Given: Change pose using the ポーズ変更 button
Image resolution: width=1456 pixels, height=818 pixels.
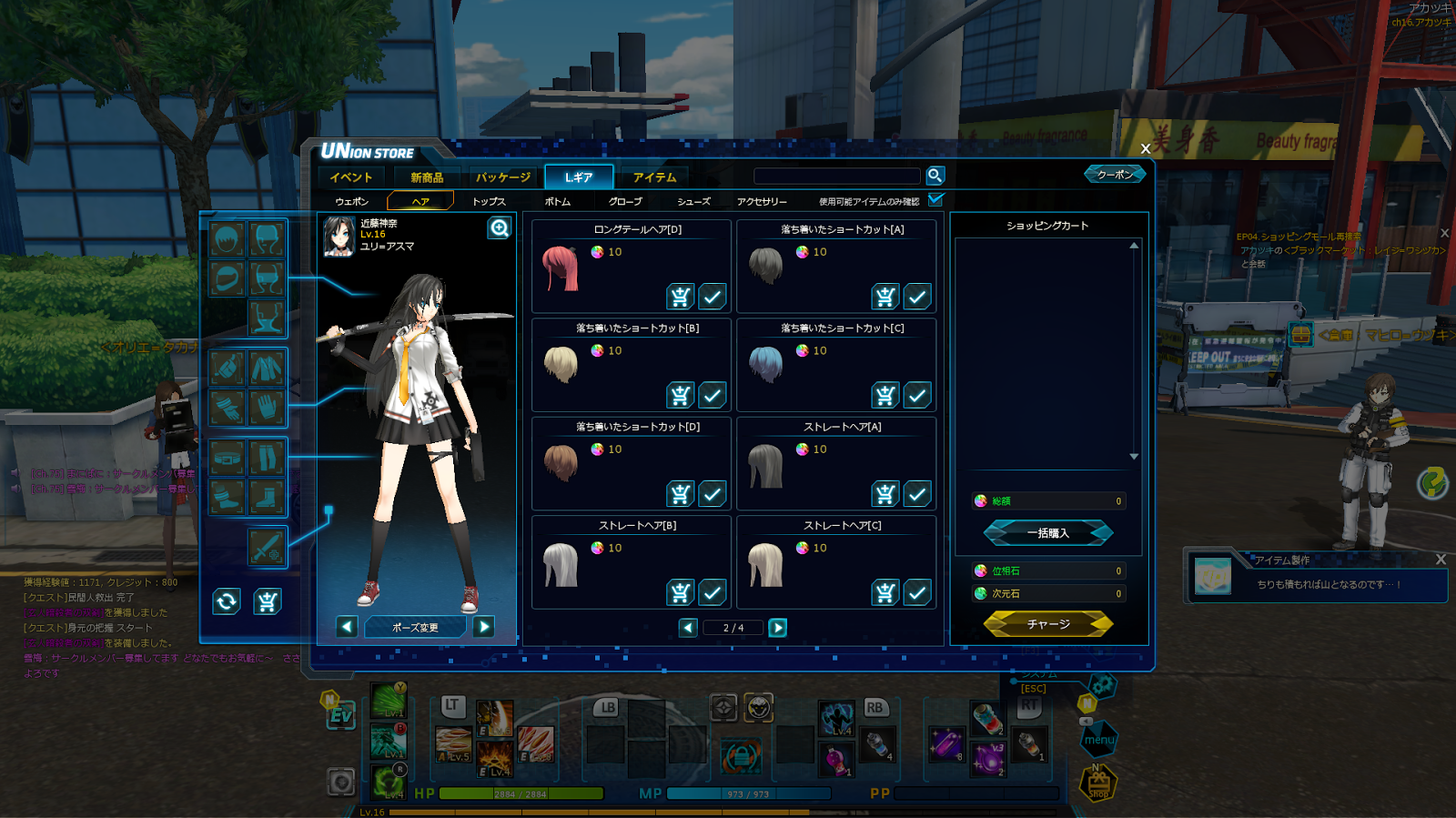Looking at the screenshot, I should pyautogui.click(x=415, y=627).
